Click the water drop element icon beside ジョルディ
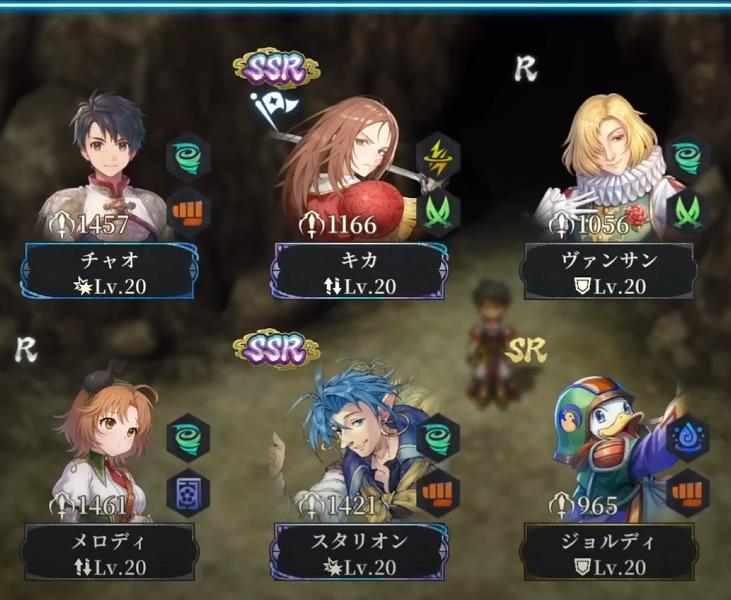Image resolution: width=731 pixels, height=600 pixels. click(x=688, y=438)
